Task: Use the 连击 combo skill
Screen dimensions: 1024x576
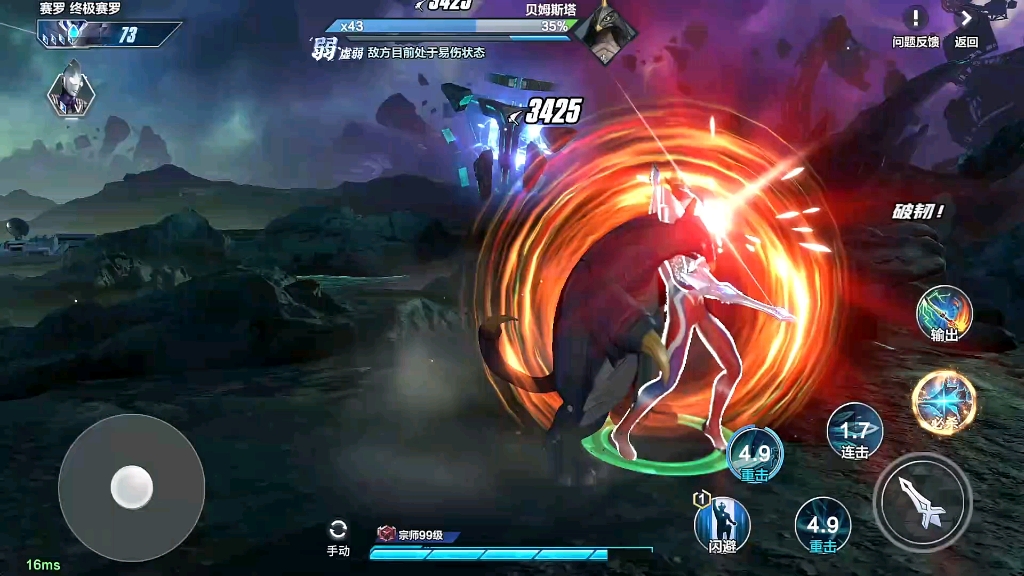Action: (855, 431)
